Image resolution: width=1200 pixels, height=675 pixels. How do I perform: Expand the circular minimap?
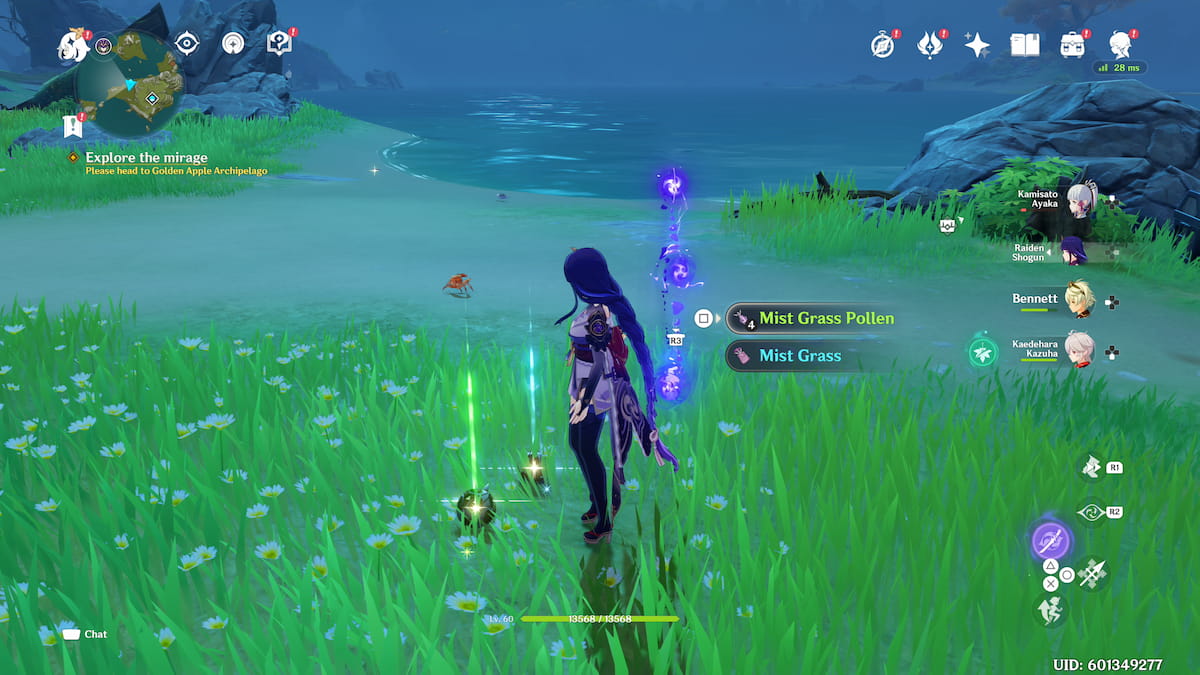tap(130, 84)
